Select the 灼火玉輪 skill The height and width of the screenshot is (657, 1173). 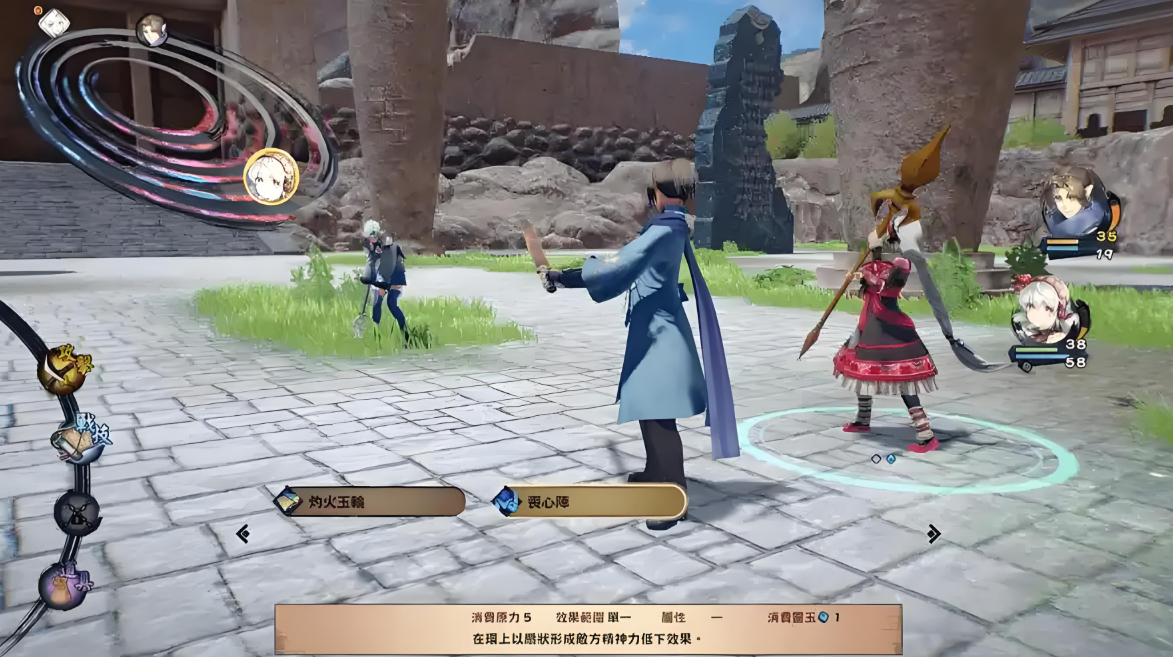pos(370,501)
